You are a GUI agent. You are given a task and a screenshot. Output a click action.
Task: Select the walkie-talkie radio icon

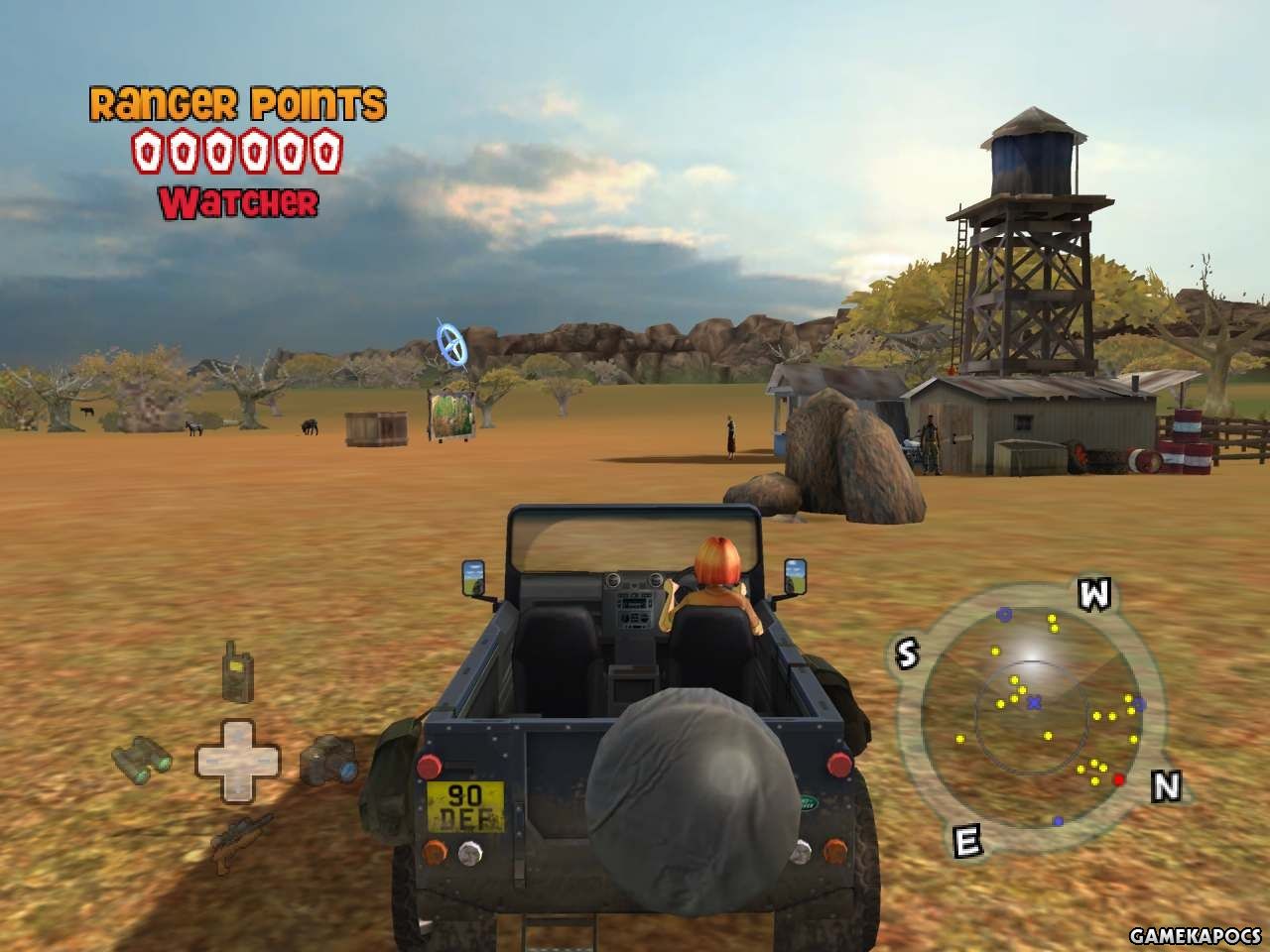coord(236,670)
